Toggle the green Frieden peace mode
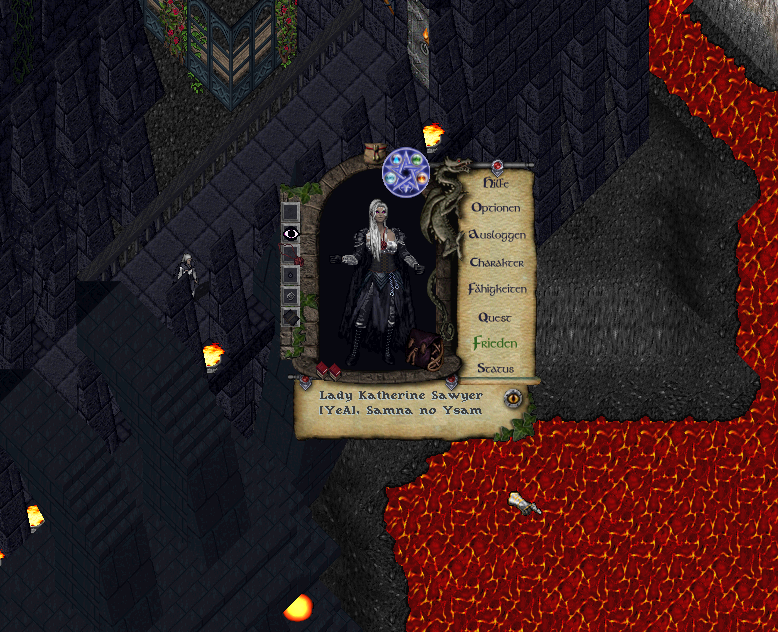 (x=496, y=343)
